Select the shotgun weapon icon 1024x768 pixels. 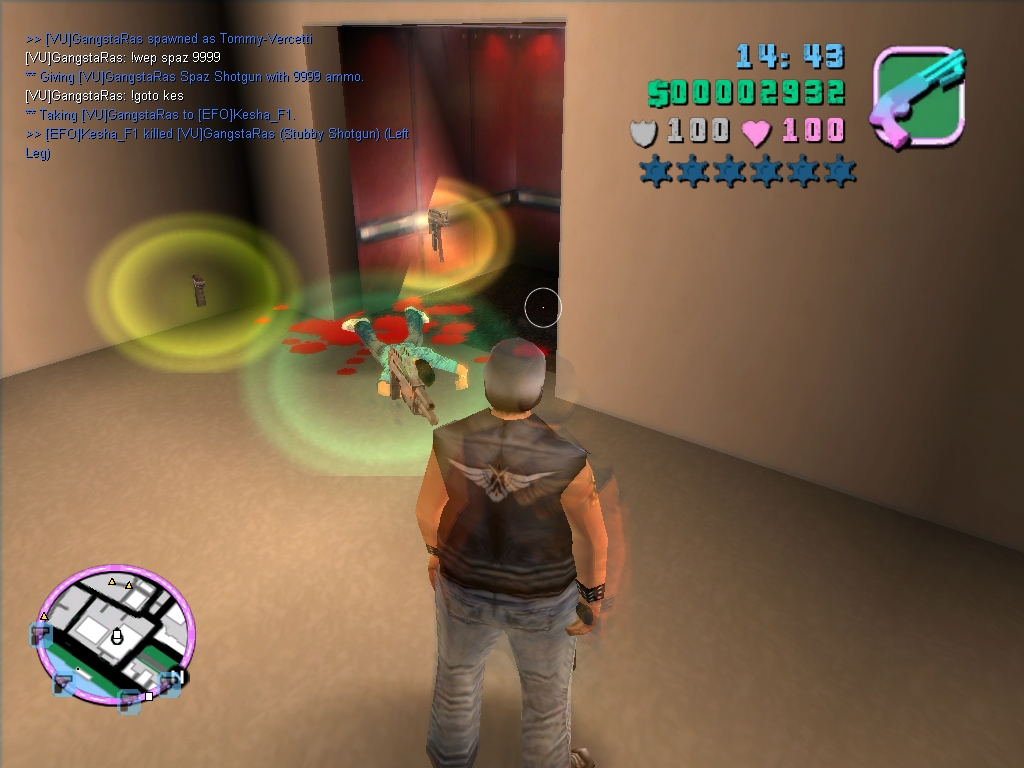pos(919,98)
